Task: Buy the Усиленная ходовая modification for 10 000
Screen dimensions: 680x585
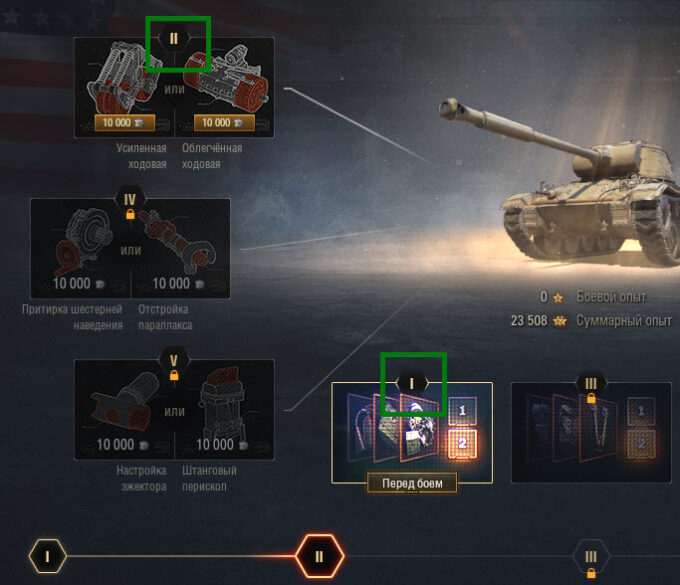Action: 118,123
